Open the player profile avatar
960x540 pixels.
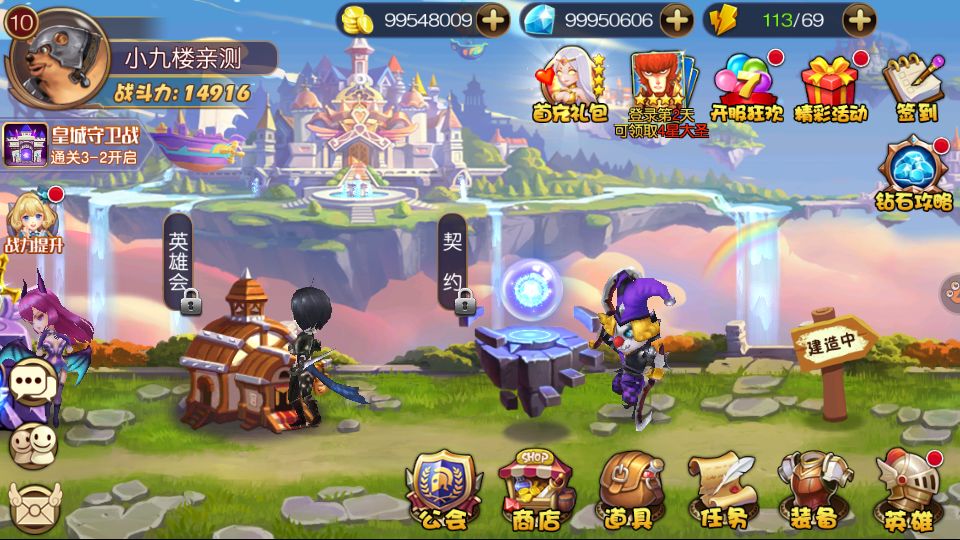[56, 57]
